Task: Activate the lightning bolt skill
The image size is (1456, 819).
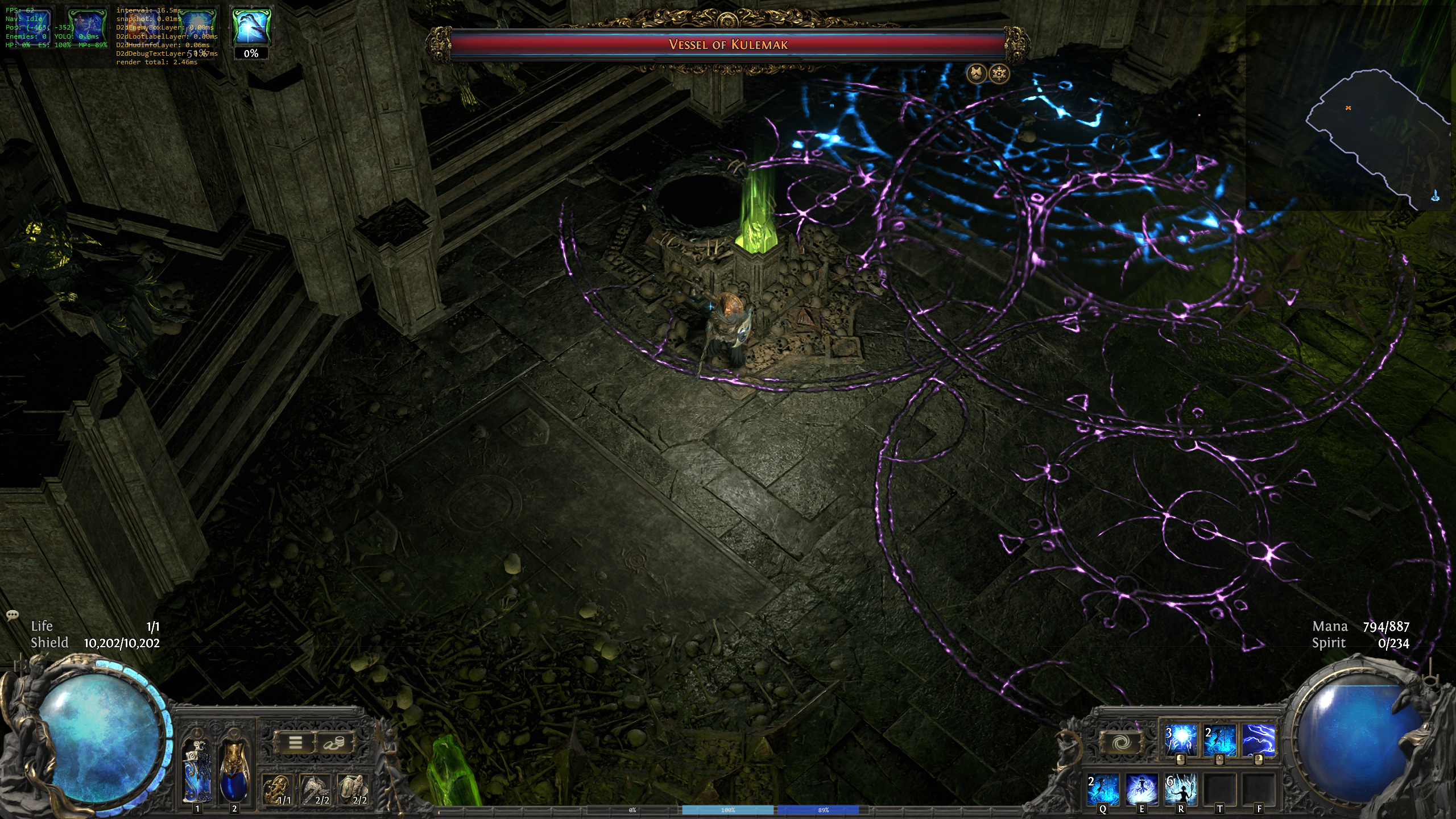Action: [1258, 740]
